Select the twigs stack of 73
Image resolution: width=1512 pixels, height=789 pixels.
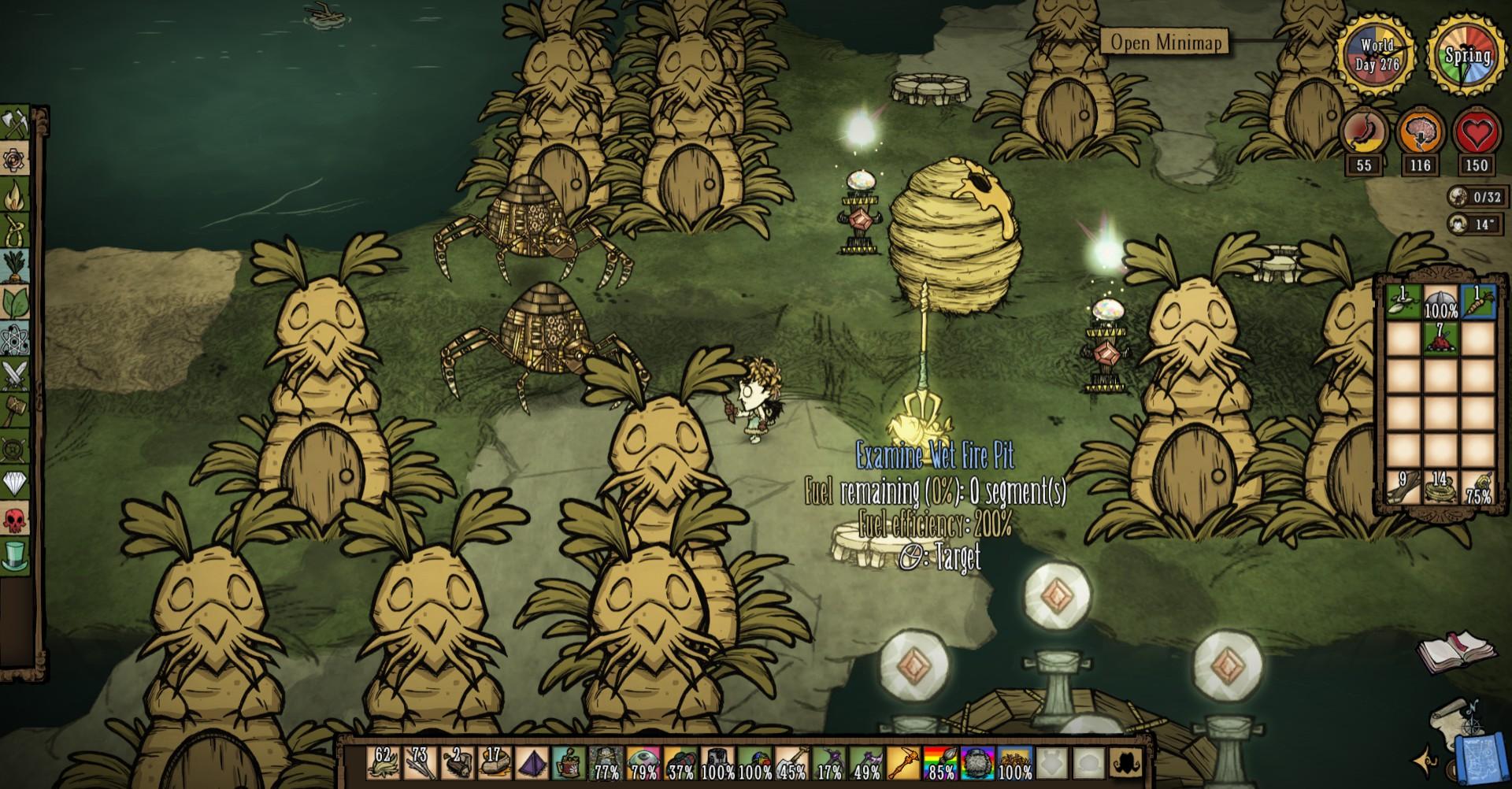[420, 762]
